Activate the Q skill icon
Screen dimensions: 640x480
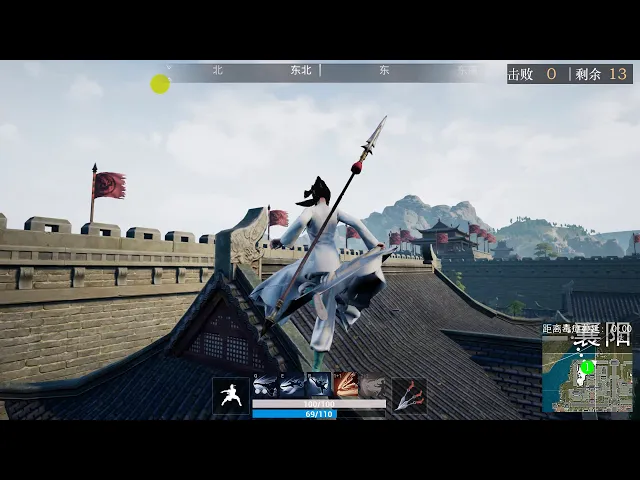(x=265, y=386)
